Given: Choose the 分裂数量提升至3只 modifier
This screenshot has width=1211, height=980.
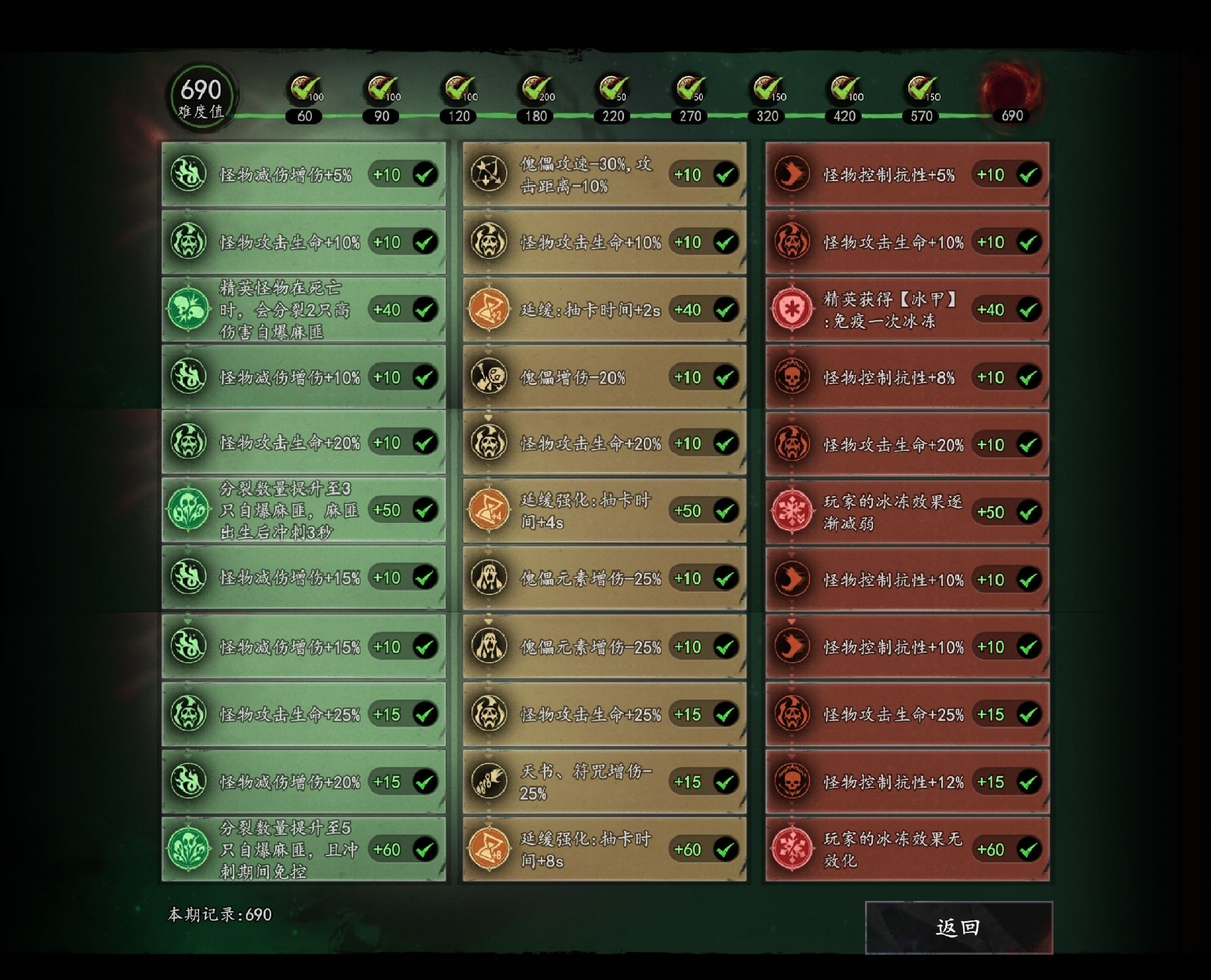Looking at the screenshot, I should pyautogui.click(x=303, y=510).
